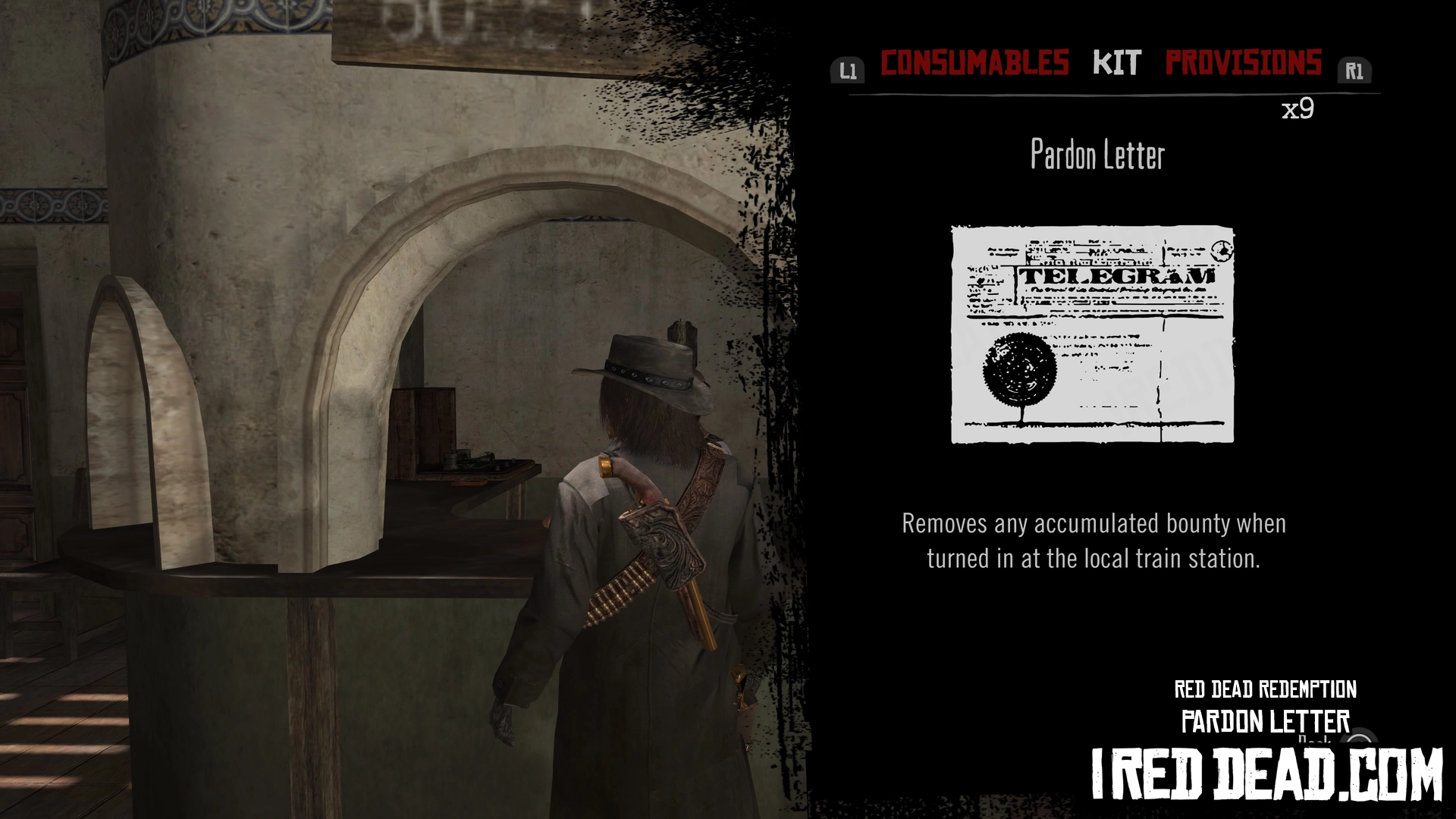Select the Kit tab

1116,63
